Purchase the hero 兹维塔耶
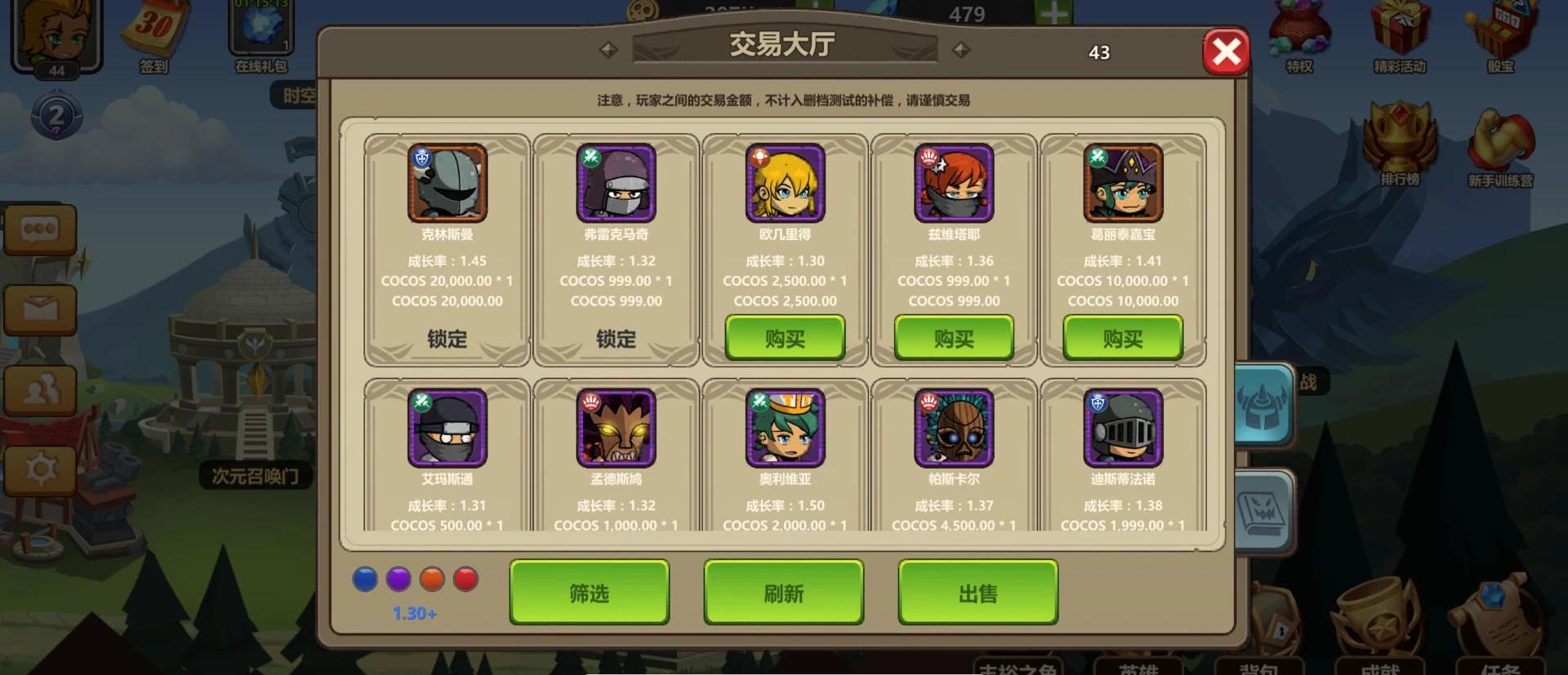 pyautogui.click(x=954, y=338)
